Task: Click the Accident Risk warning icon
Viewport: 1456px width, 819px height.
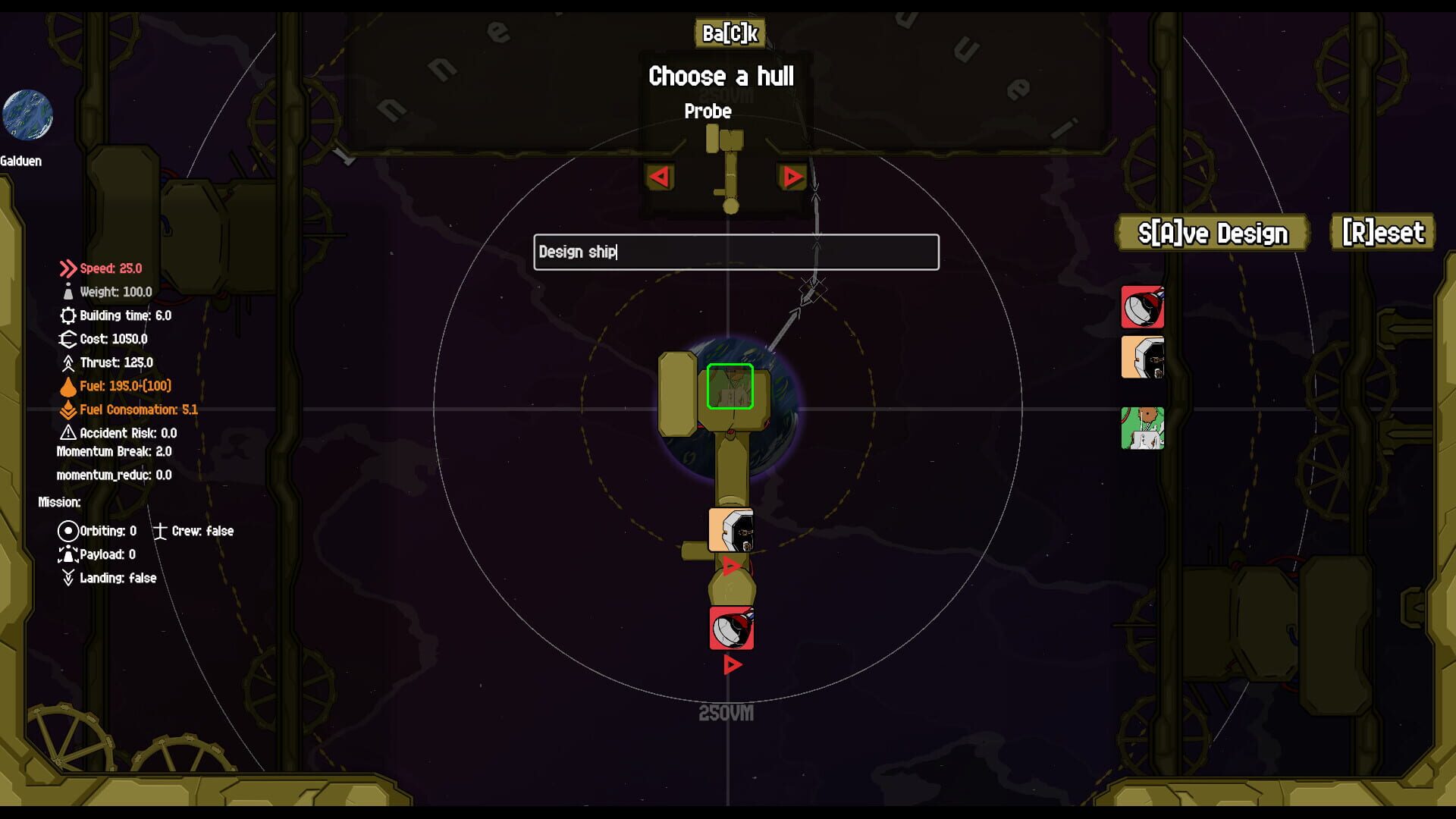Action: [67, 432]
